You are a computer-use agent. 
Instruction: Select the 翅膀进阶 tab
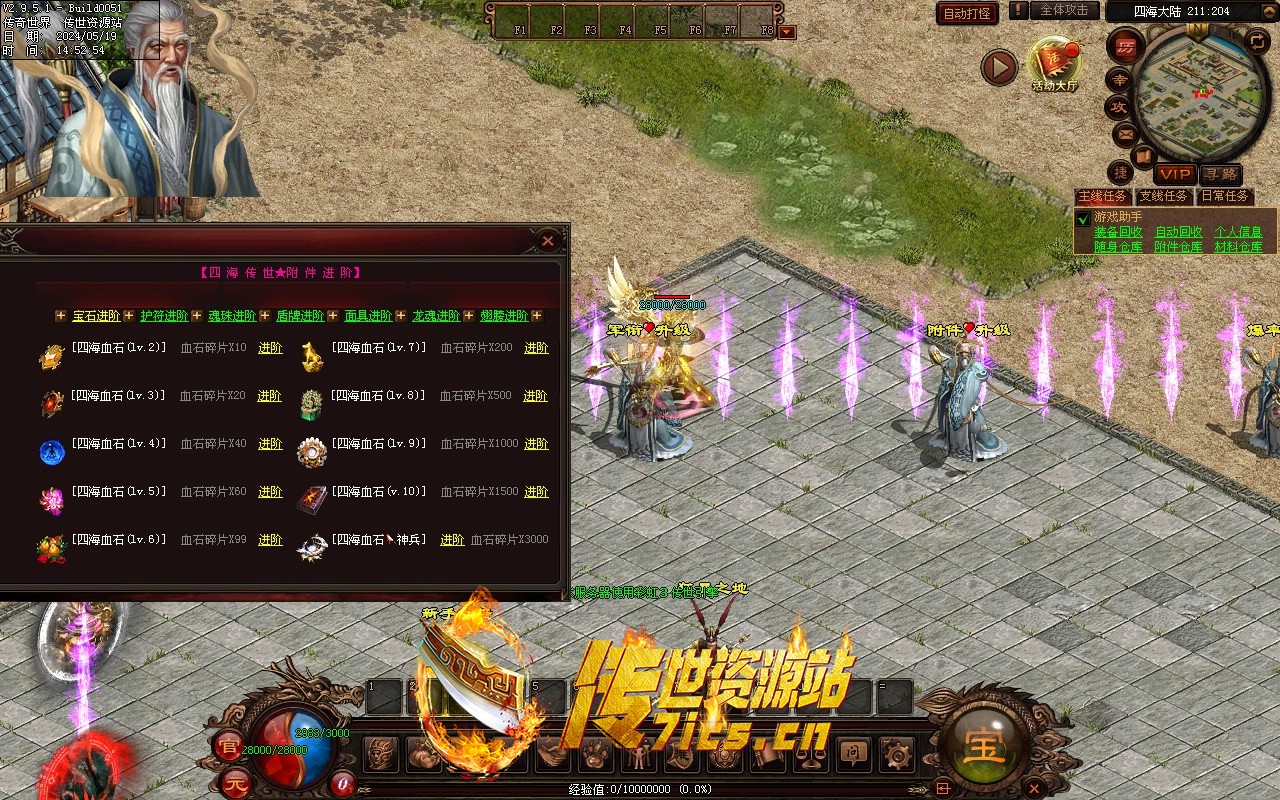504,316
